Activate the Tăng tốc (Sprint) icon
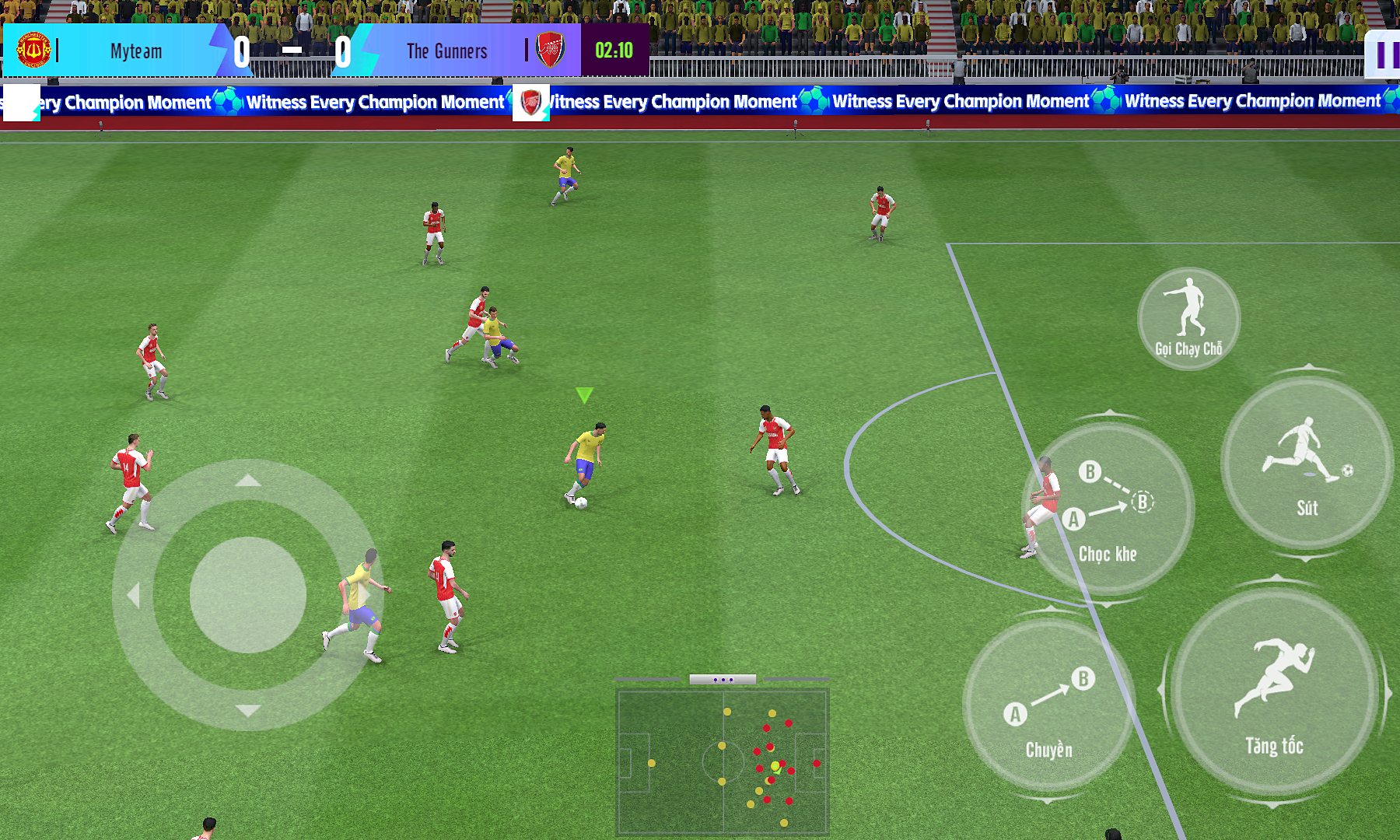 (x=1276, y=688)
